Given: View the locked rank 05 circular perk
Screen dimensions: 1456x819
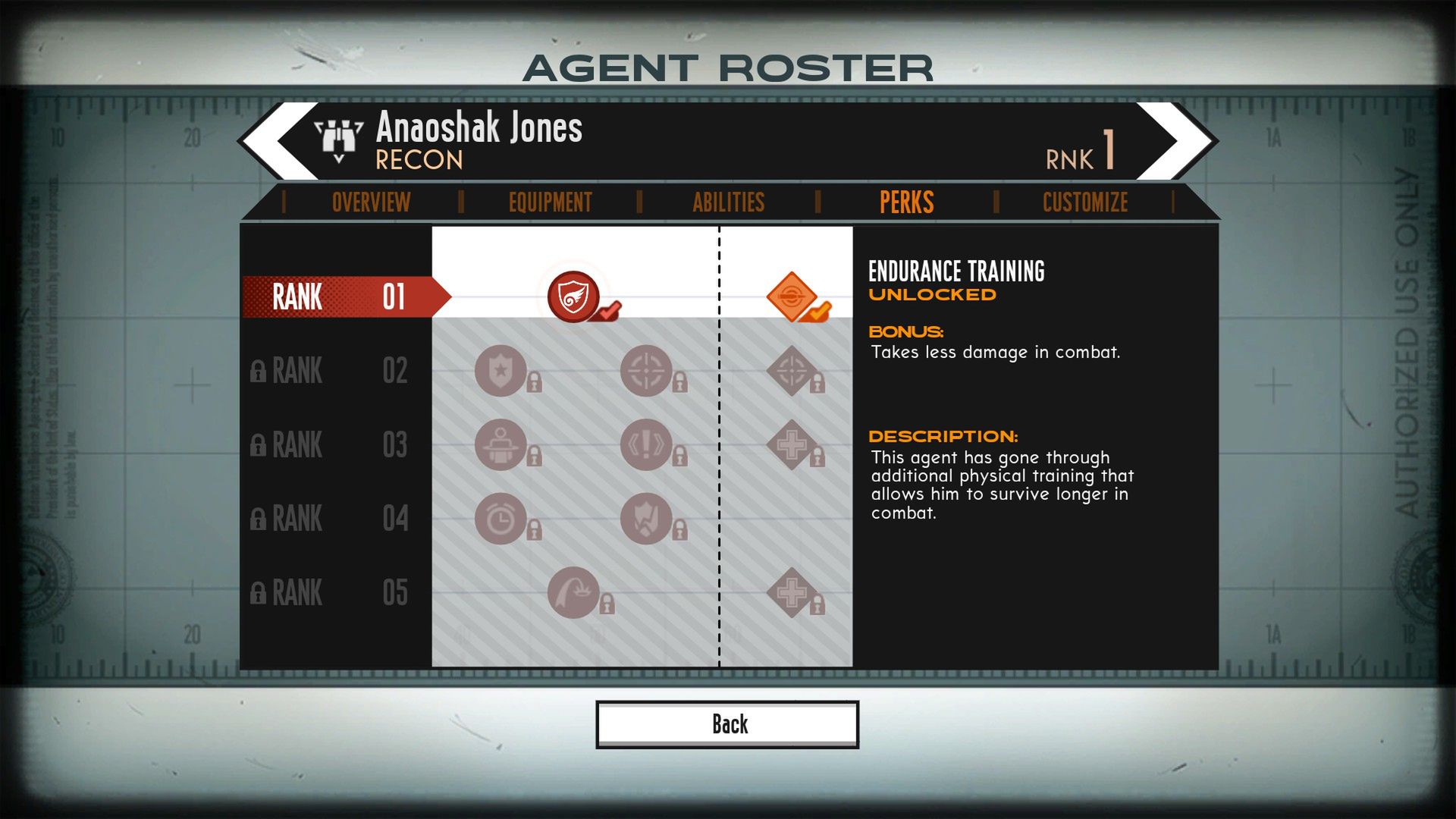Looking at the screenshot, I should (x=574, y=592).
